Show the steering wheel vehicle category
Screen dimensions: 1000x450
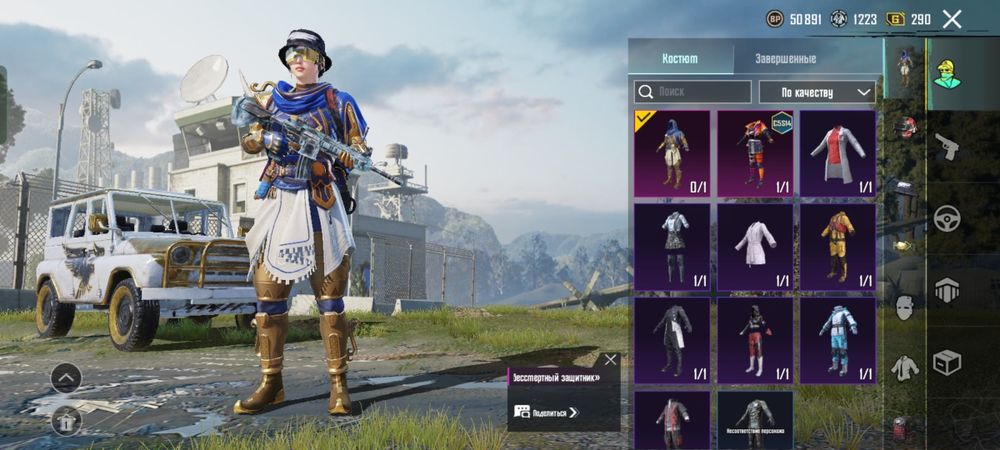[x=946, y=219]
